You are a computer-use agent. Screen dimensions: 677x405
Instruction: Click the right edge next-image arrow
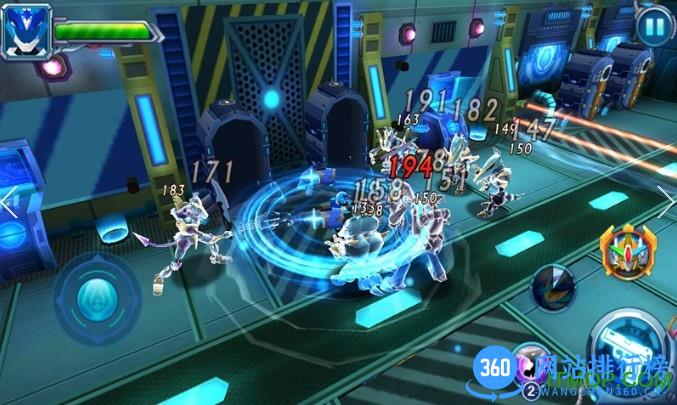coord(667,198)
